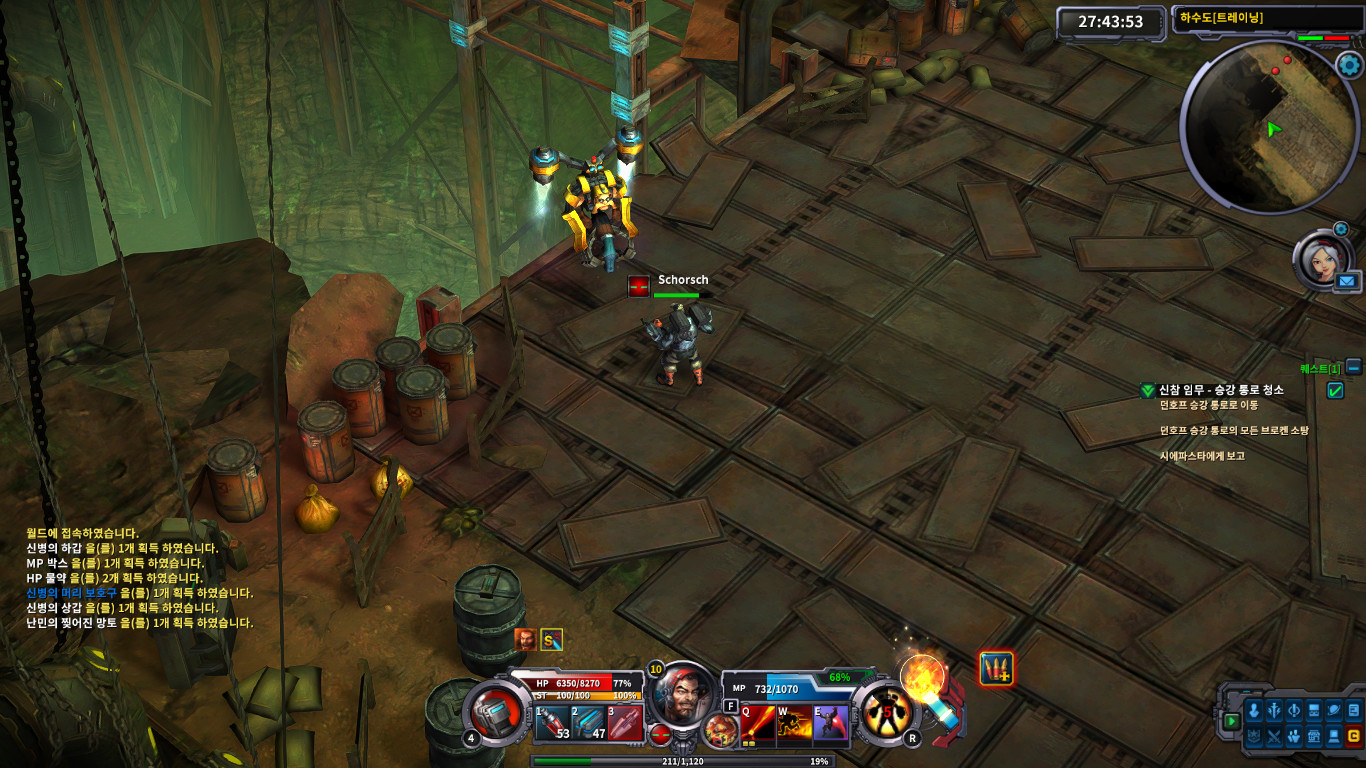
Task: Select the crossed-swords PvP icon
Action: [1274, 737]
